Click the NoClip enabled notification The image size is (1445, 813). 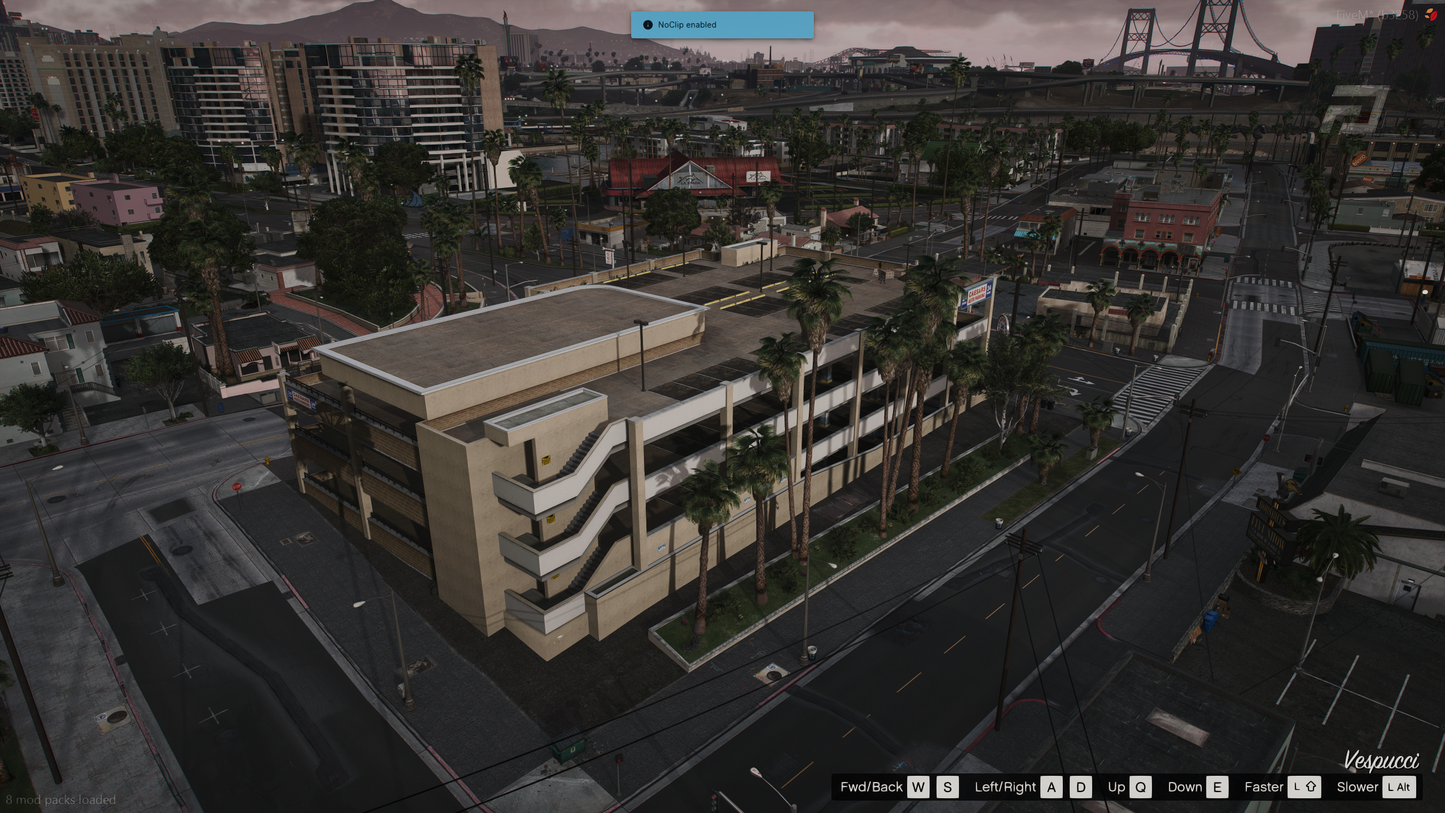(721, 25)
